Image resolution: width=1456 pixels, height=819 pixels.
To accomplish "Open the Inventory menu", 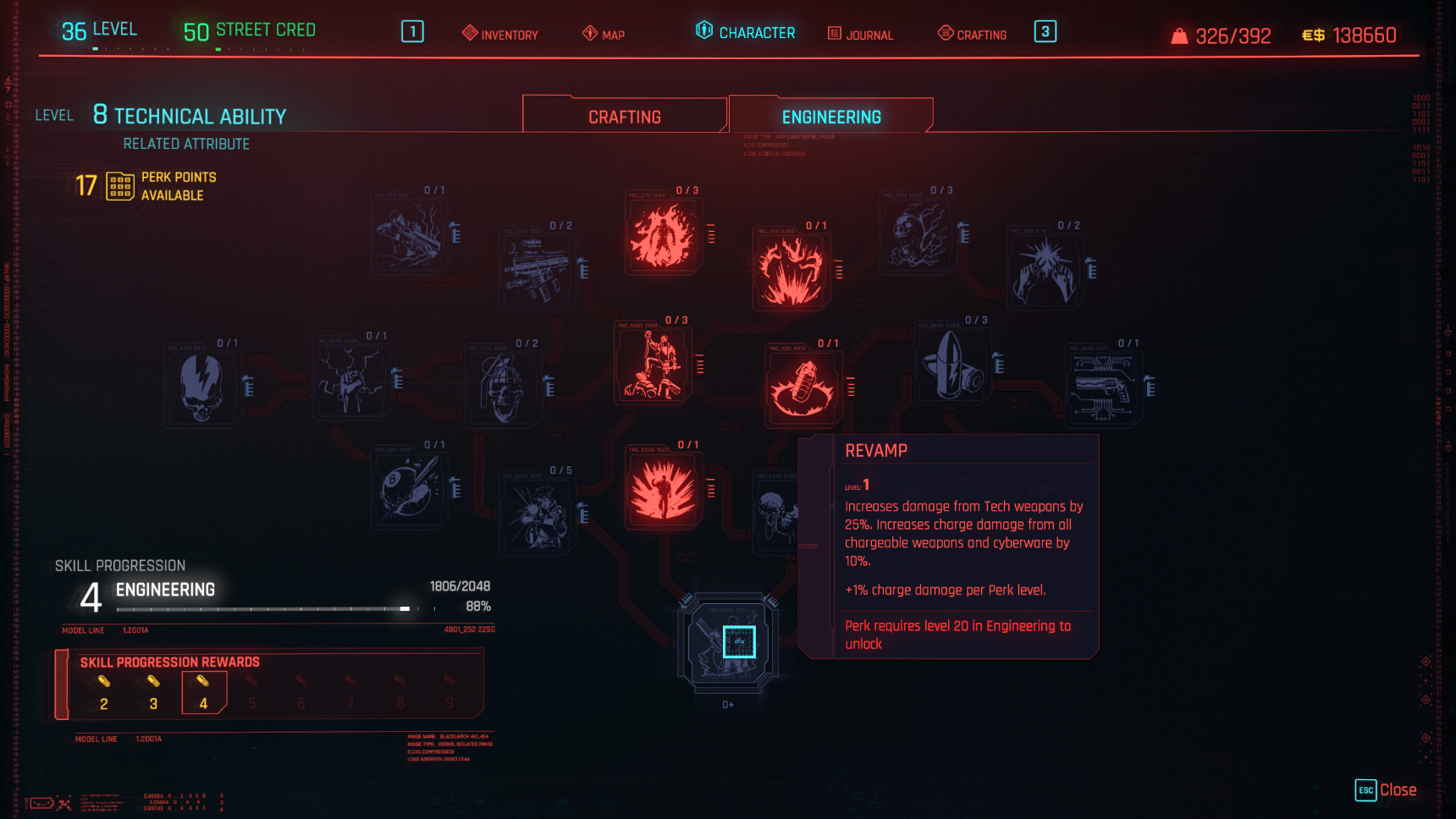I will pyautogui.click(x=500, y=34).
